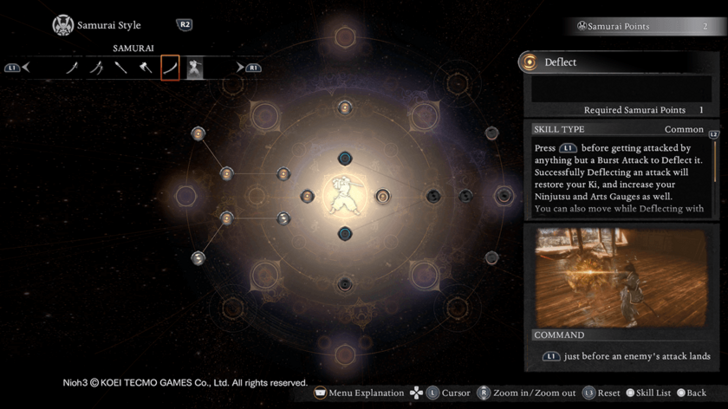This screenshot has width=728, height=409.
Task: Click the left arrow of the weapon tab bar
Action: click(x=27, y=68)
